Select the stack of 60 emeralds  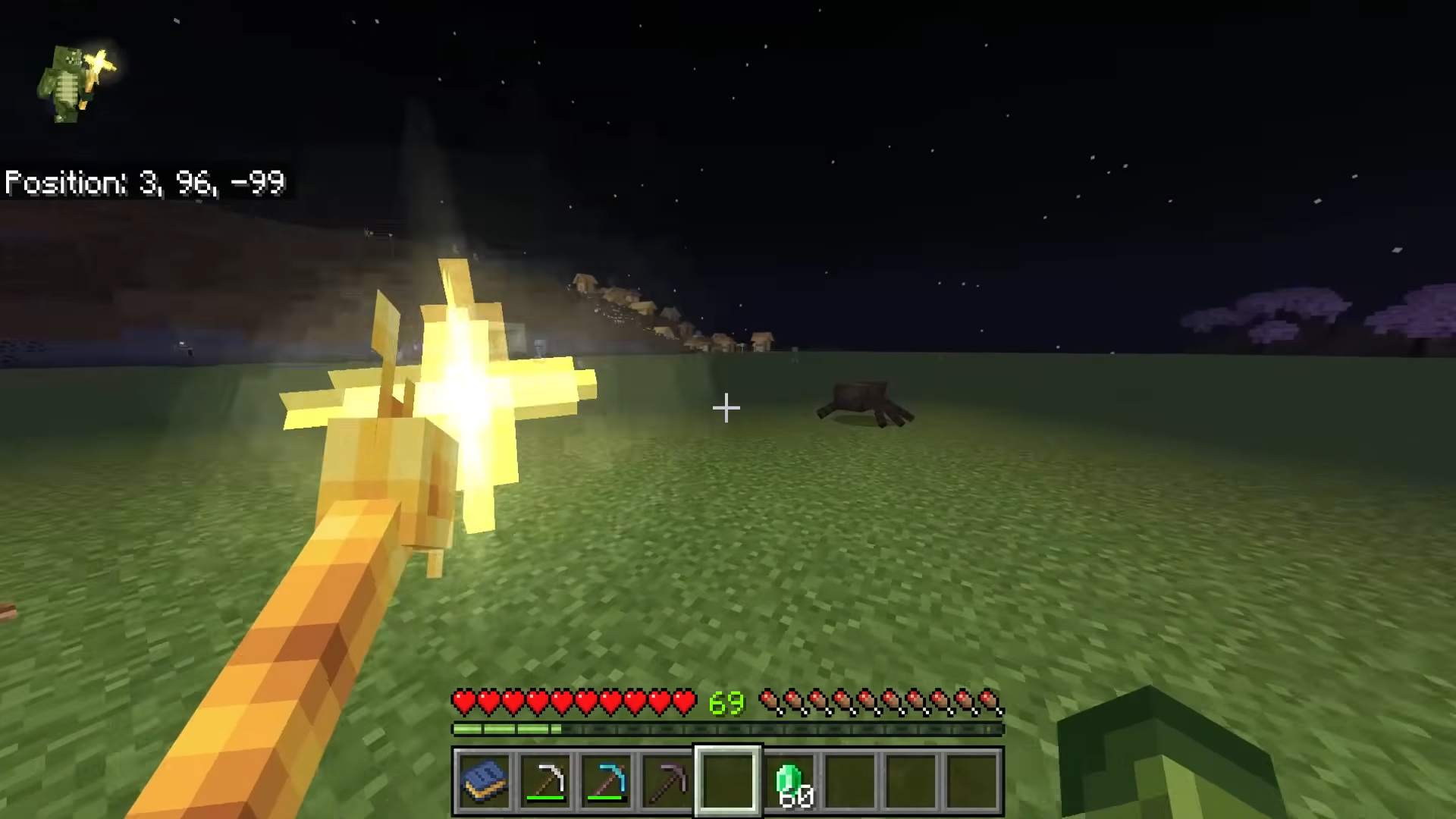point(789,781)
